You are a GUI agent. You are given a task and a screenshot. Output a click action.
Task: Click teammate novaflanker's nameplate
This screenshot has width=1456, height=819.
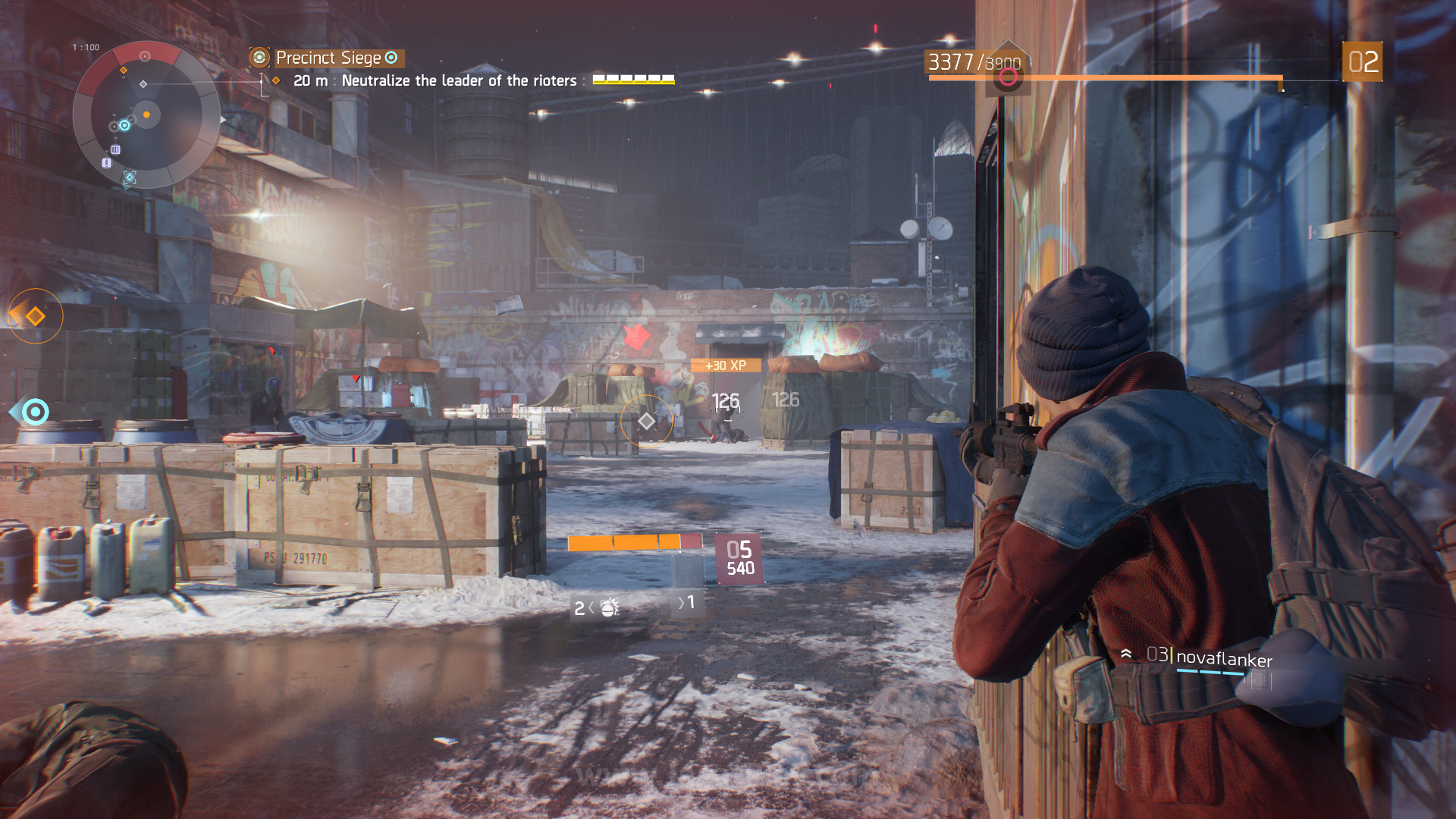(x=1223, y=657)
